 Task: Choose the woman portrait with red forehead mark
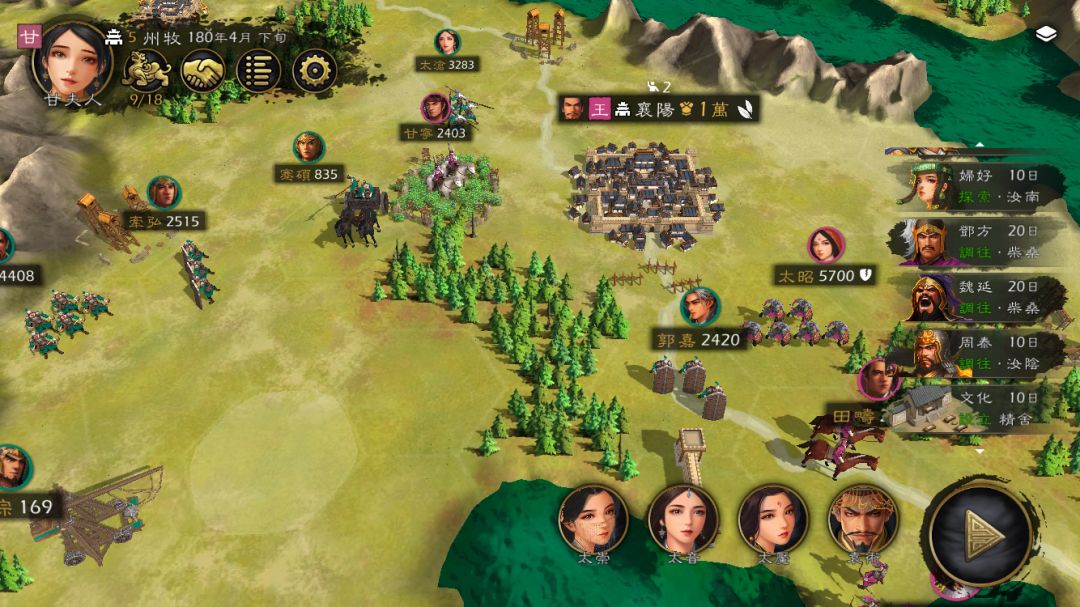[x=773, y=519]
